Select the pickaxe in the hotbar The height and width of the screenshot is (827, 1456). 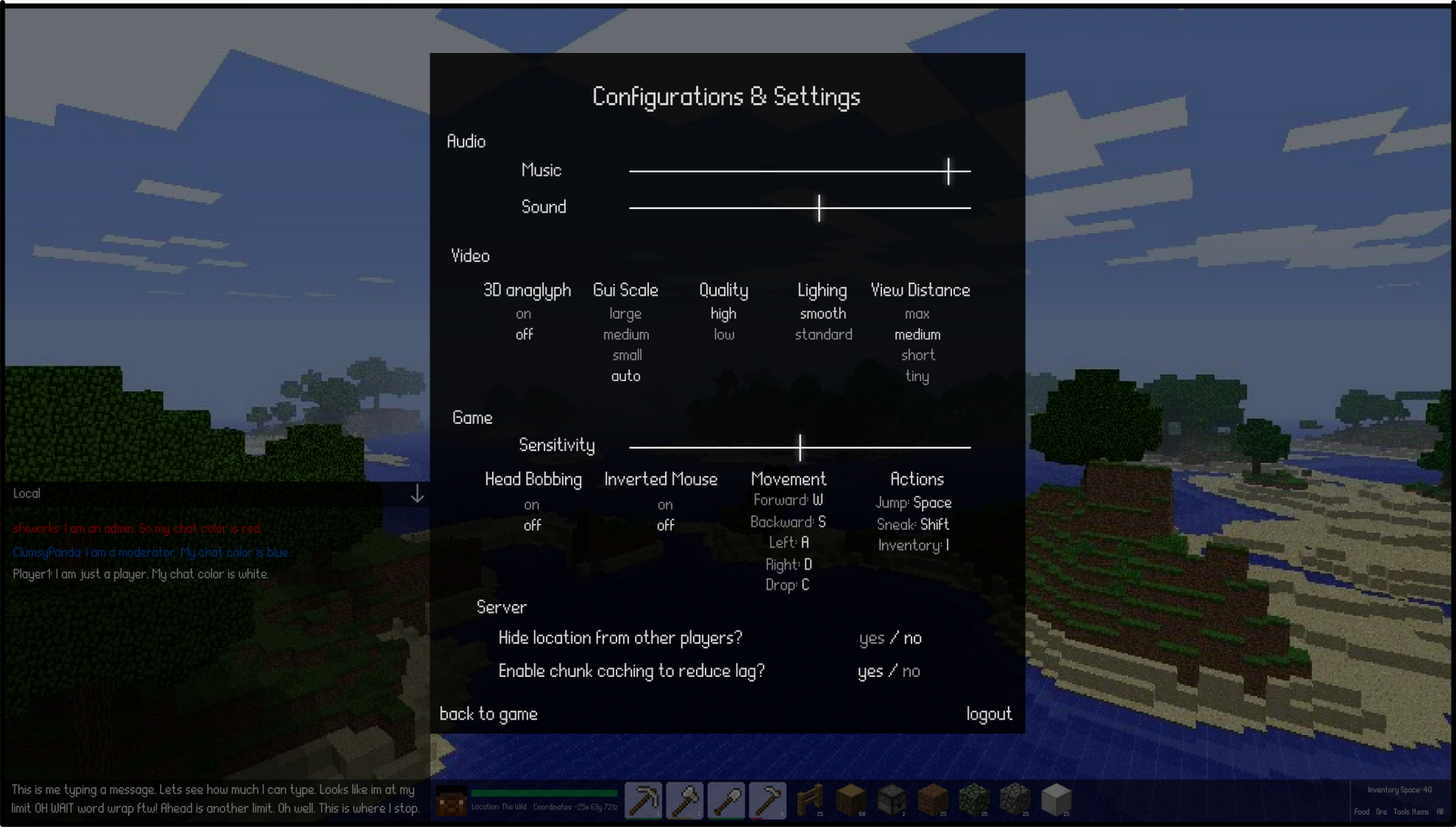point(642,800)
